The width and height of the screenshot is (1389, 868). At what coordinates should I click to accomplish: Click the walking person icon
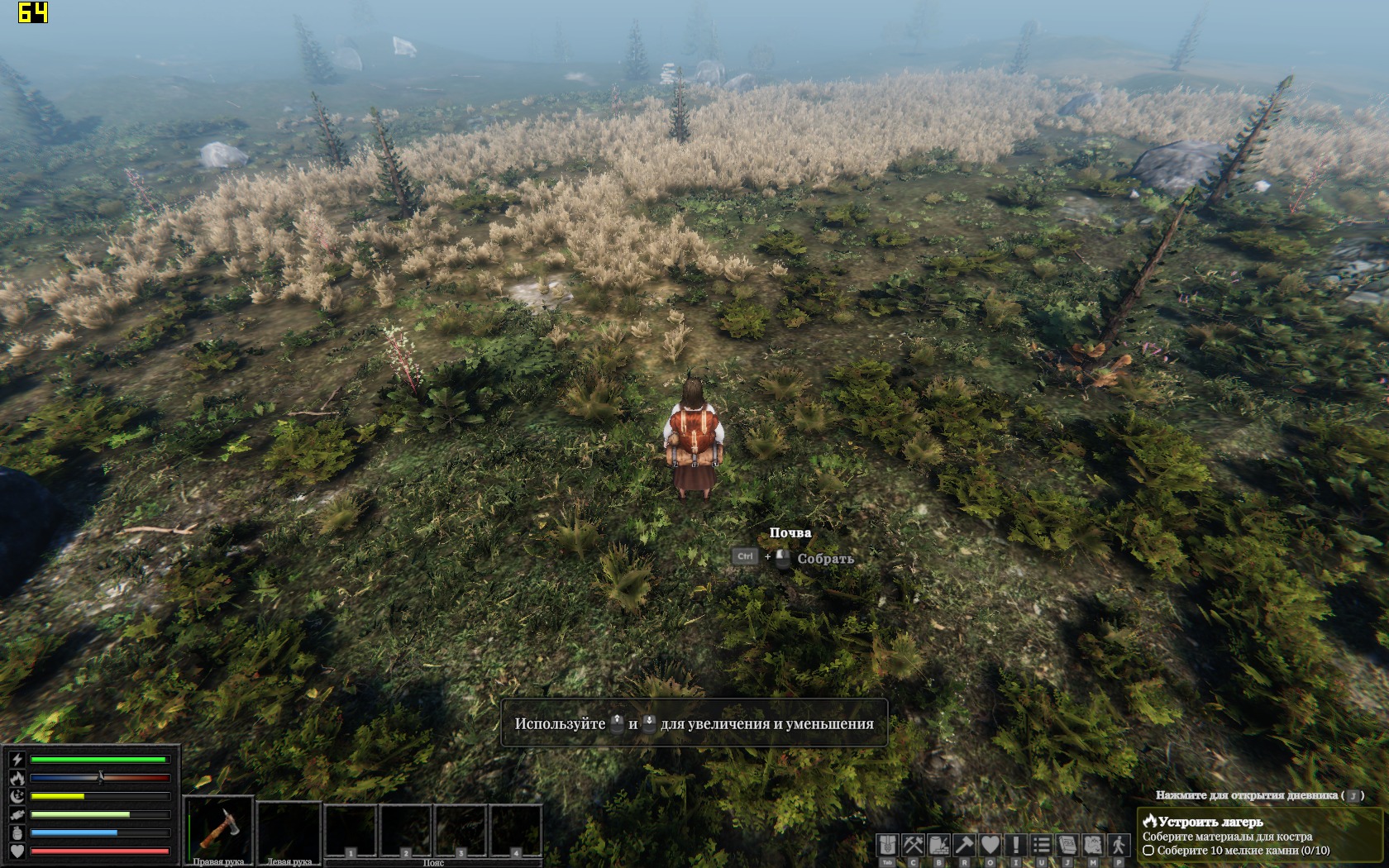point(1119,845)
